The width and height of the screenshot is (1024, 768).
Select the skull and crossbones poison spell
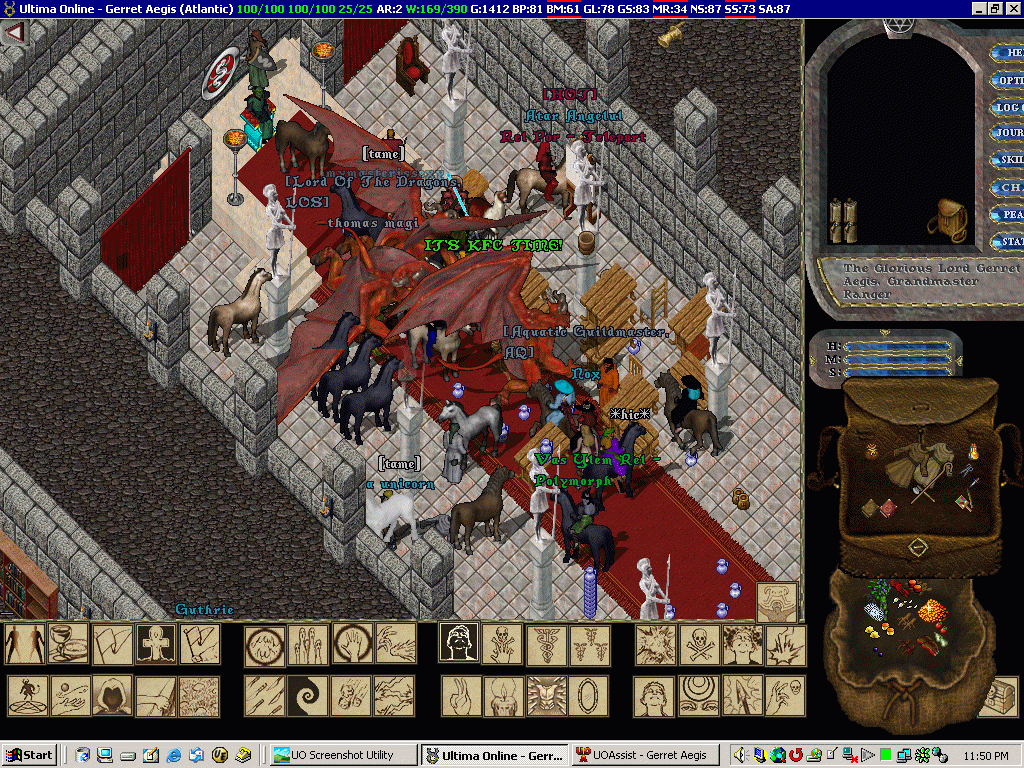click(699, 645)
